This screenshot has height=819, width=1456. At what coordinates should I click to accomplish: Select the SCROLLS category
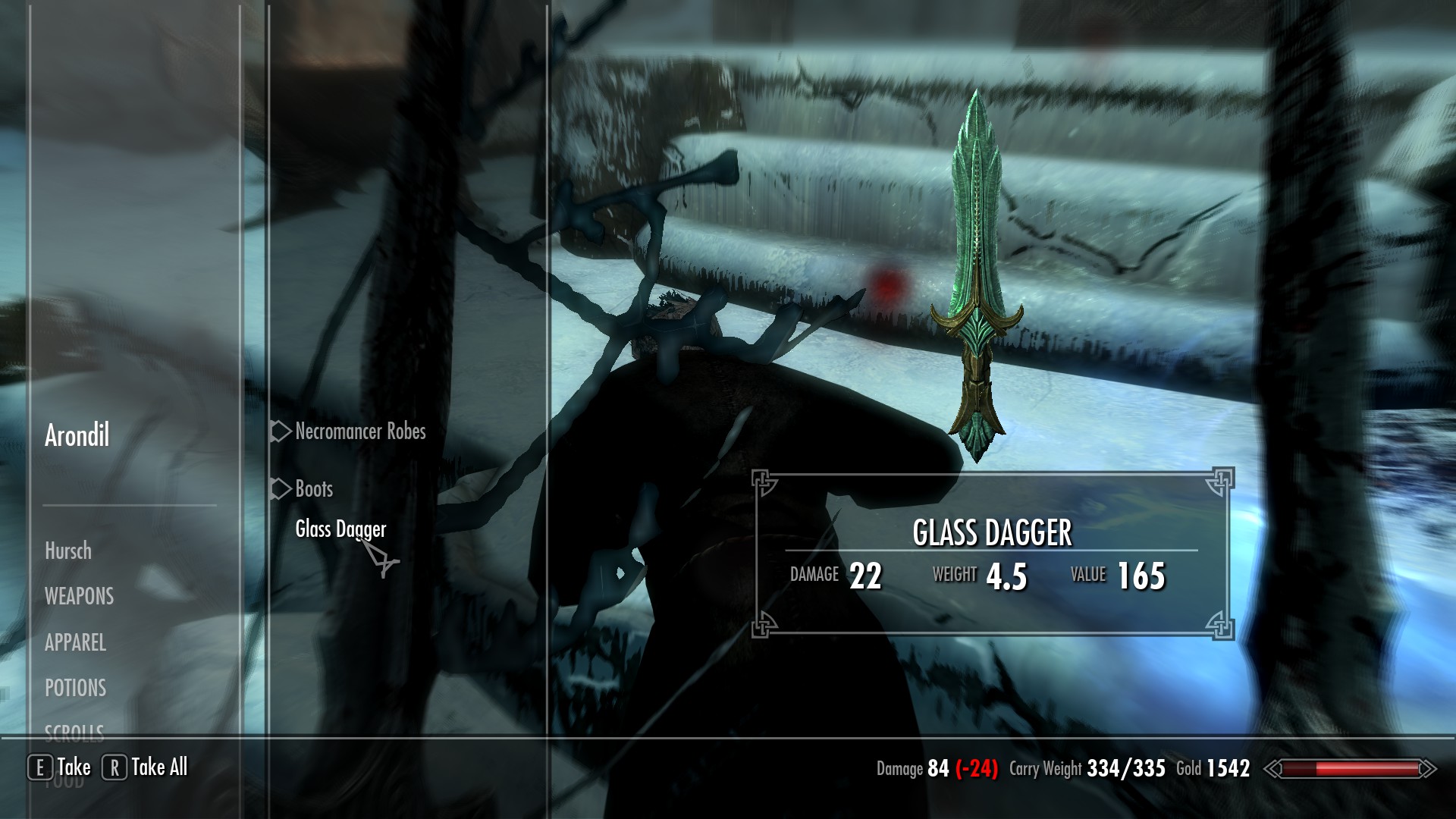[x=74, y=731]
